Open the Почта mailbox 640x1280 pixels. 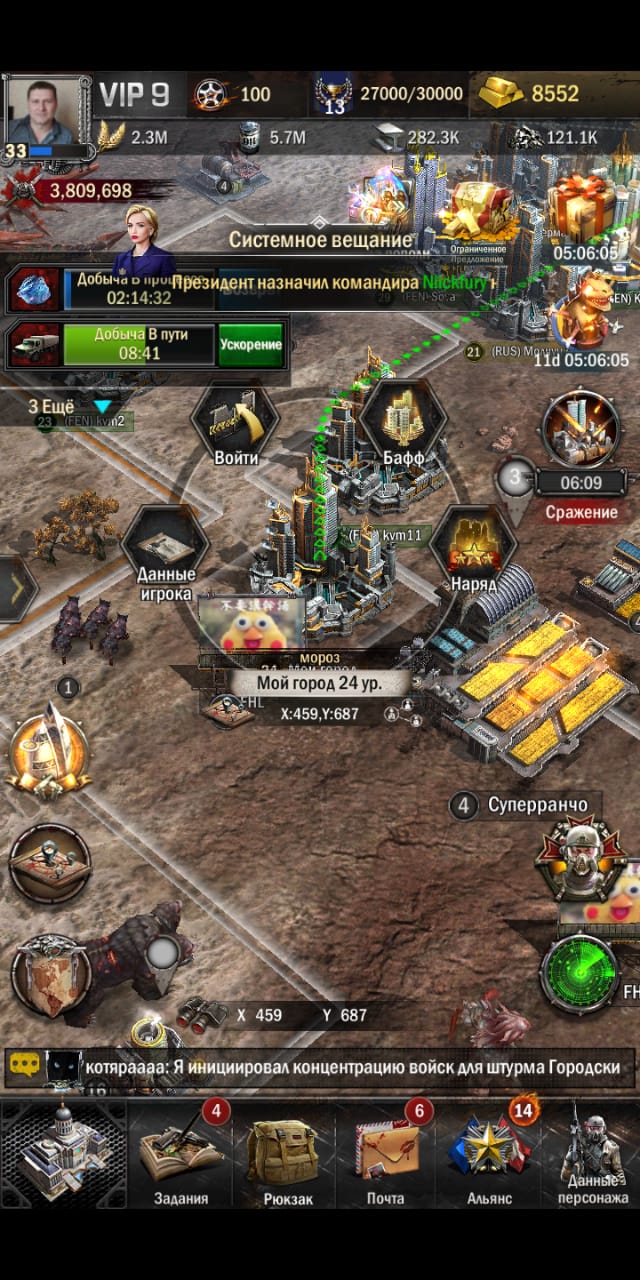pyautogui.click(x=385, y=1153)
